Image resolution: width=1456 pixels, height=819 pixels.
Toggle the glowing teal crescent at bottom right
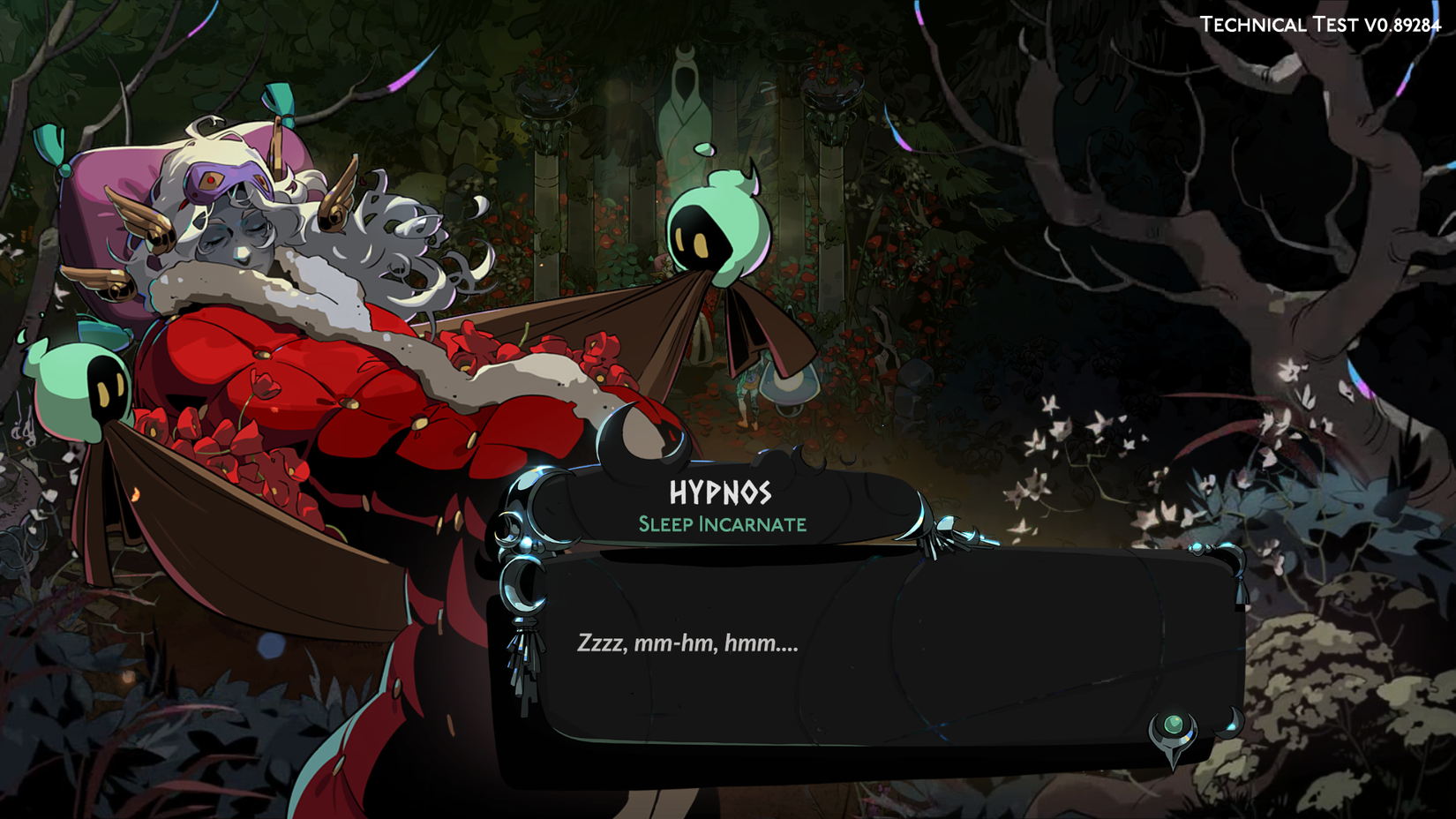tap(1228, 724)
